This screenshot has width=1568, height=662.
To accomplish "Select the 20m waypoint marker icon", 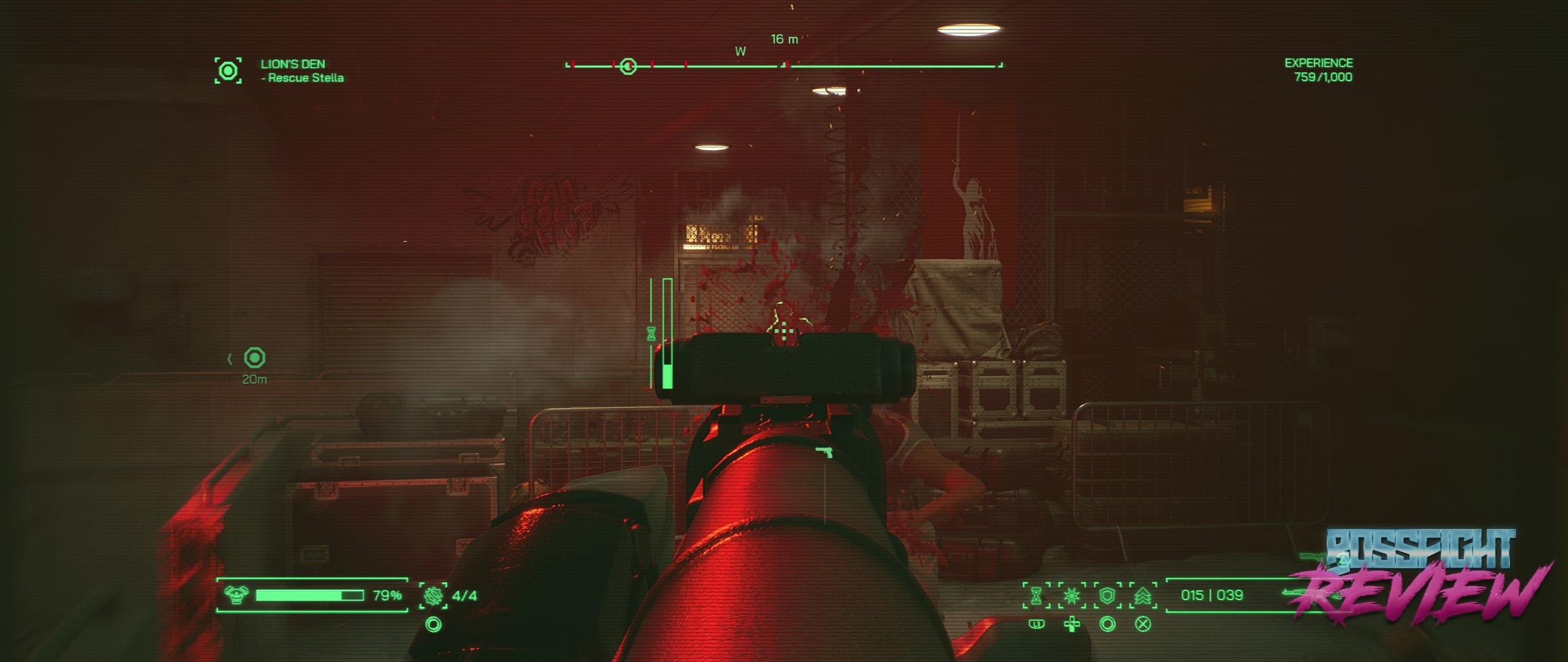I will point(254,357).
